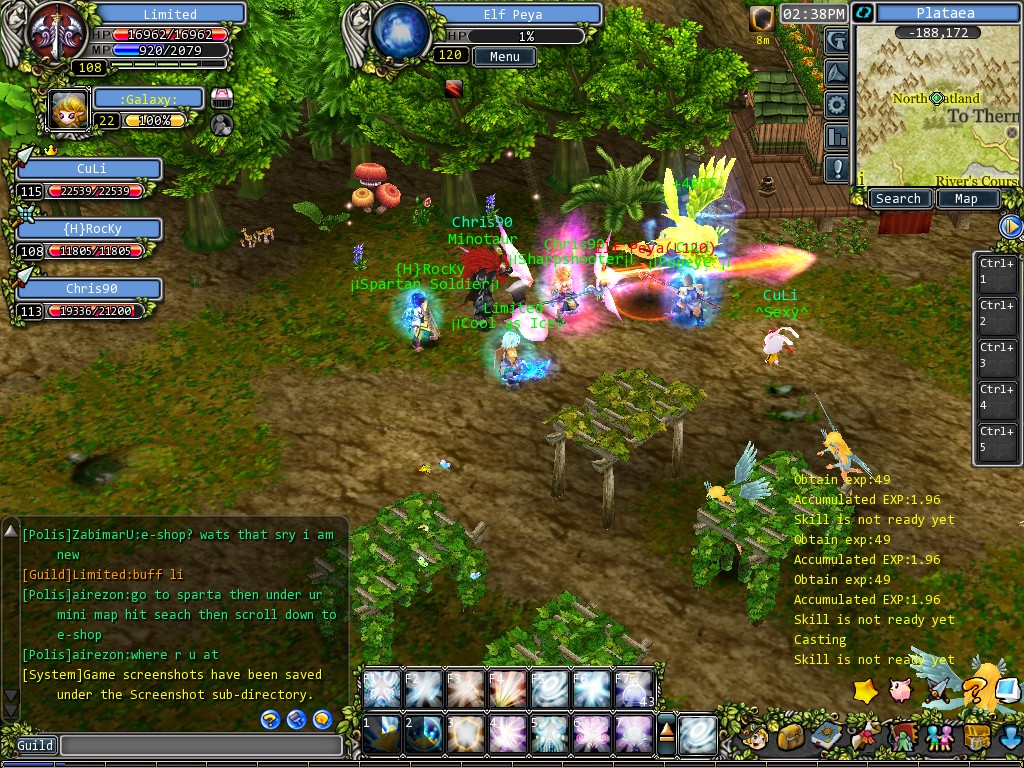
Task: Use the F4 starburst skill
Action: coord(507,689)
